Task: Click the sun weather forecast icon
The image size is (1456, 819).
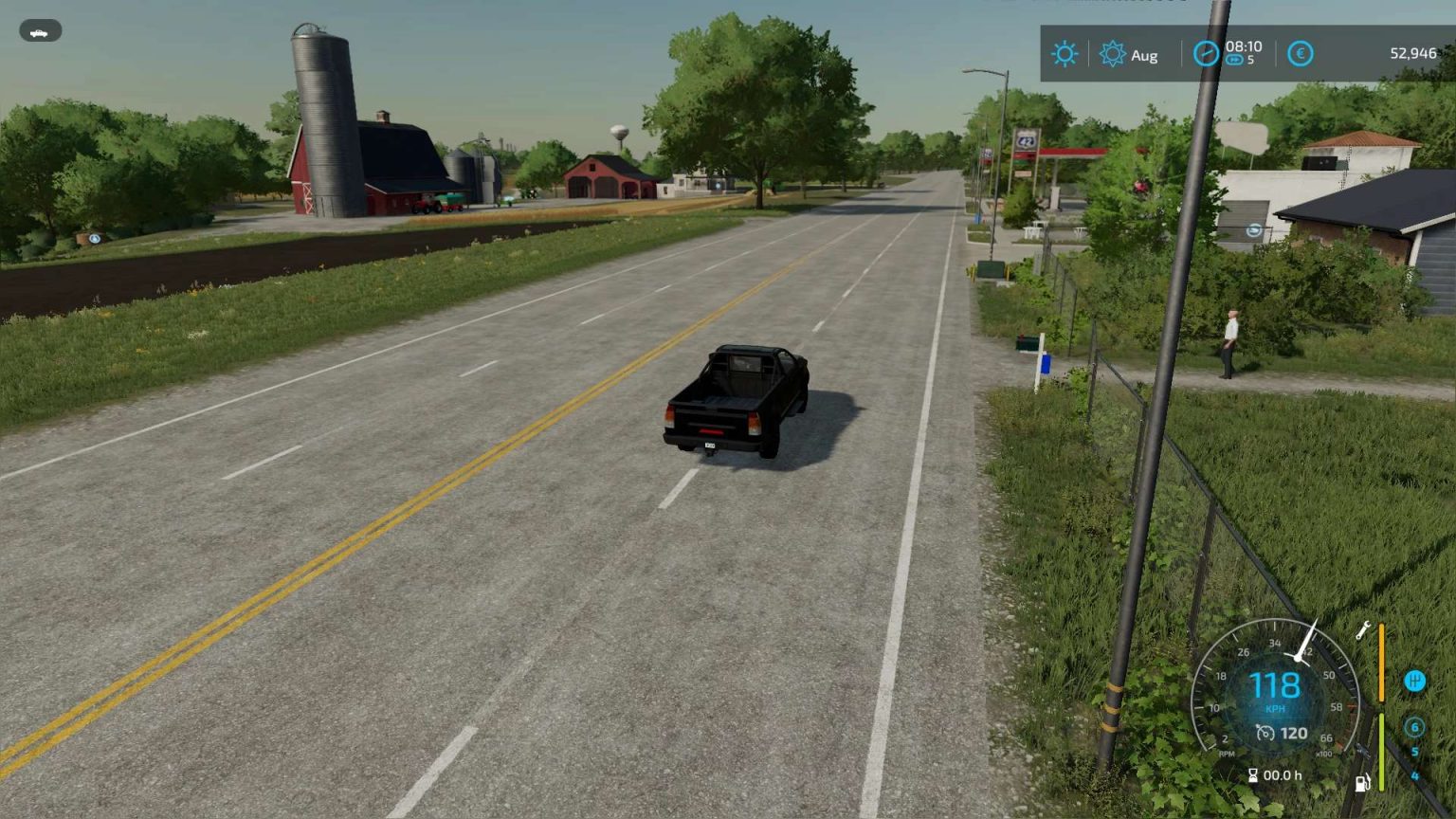Action: click(x=1065, y=53)
